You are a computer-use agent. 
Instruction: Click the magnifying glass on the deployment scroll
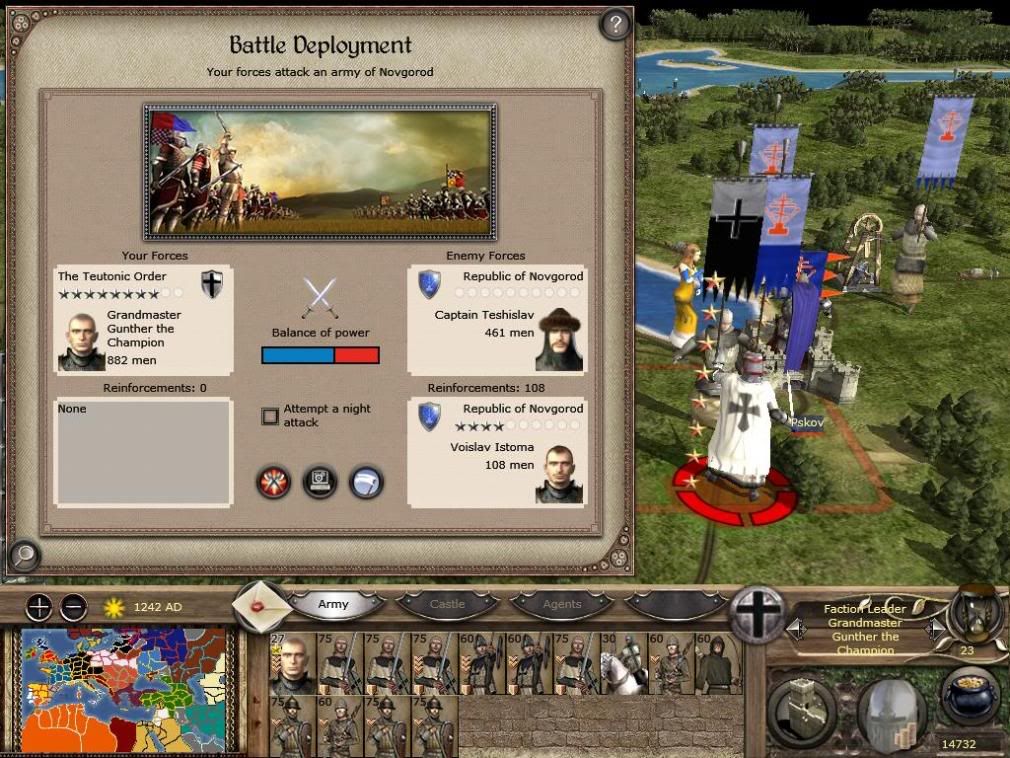tap(24, 554)
